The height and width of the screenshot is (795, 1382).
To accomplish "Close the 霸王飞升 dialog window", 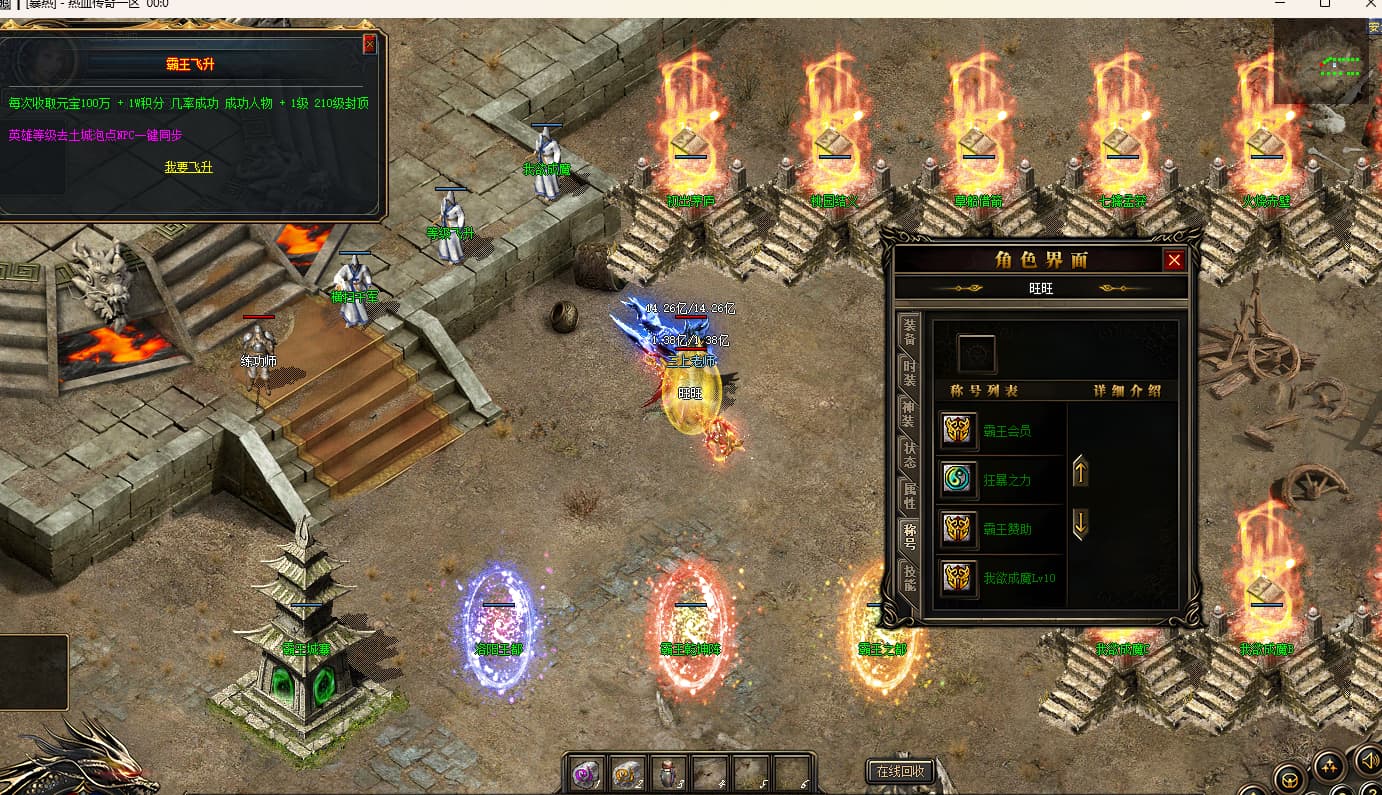I will pos(370,44).
